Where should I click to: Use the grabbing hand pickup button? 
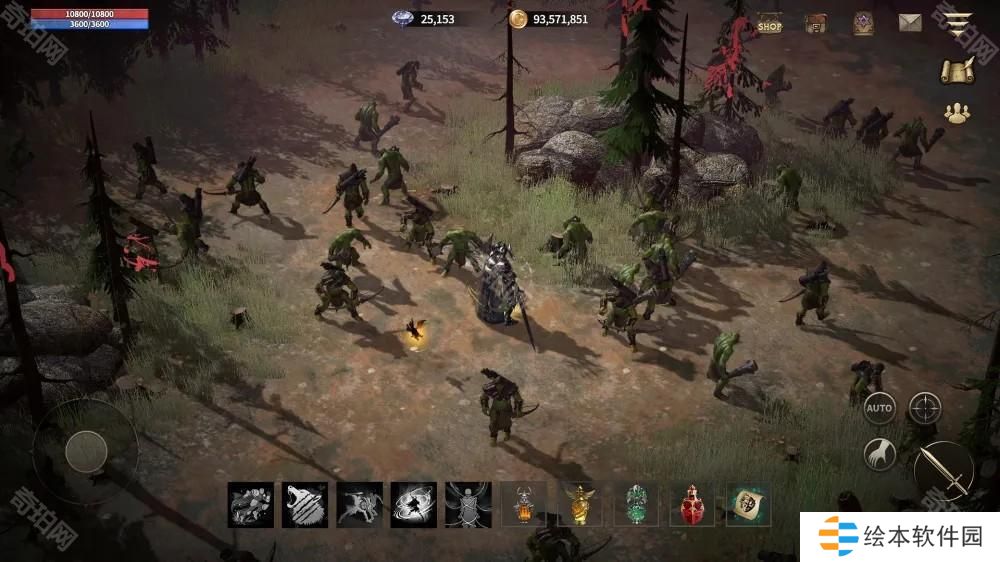(x=879, y=455)
